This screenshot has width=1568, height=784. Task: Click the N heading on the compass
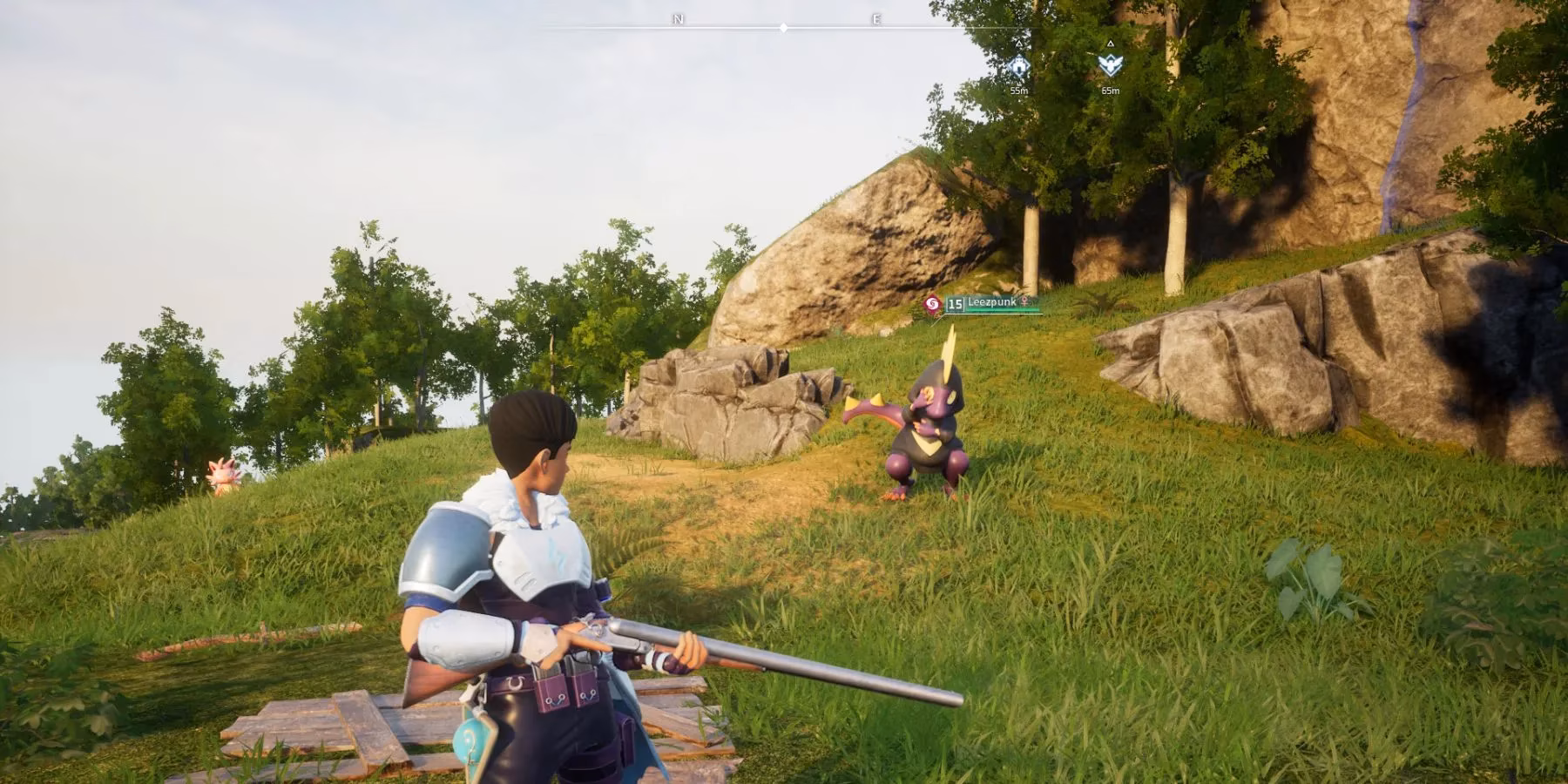click(678, 19)
